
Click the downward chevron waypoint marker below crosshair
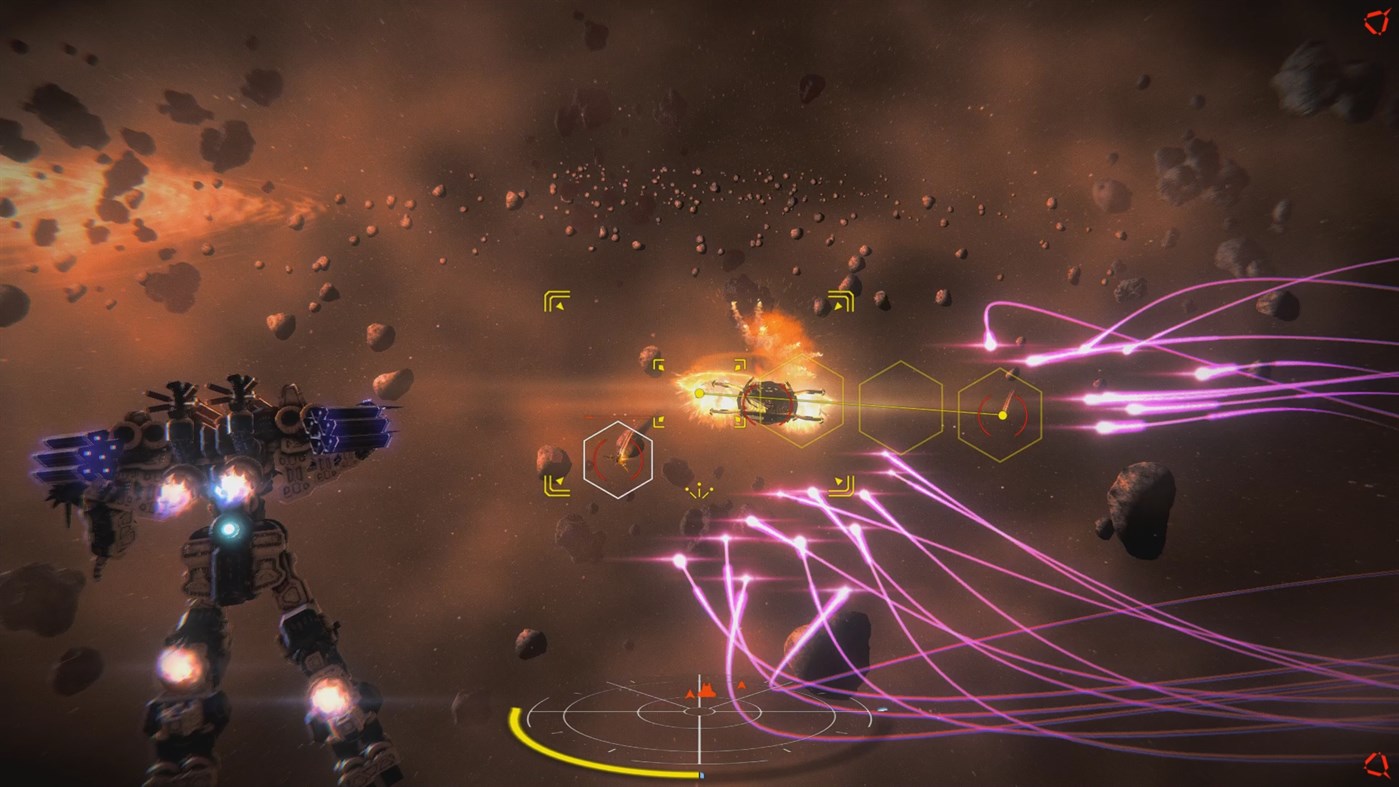[698, 491]
